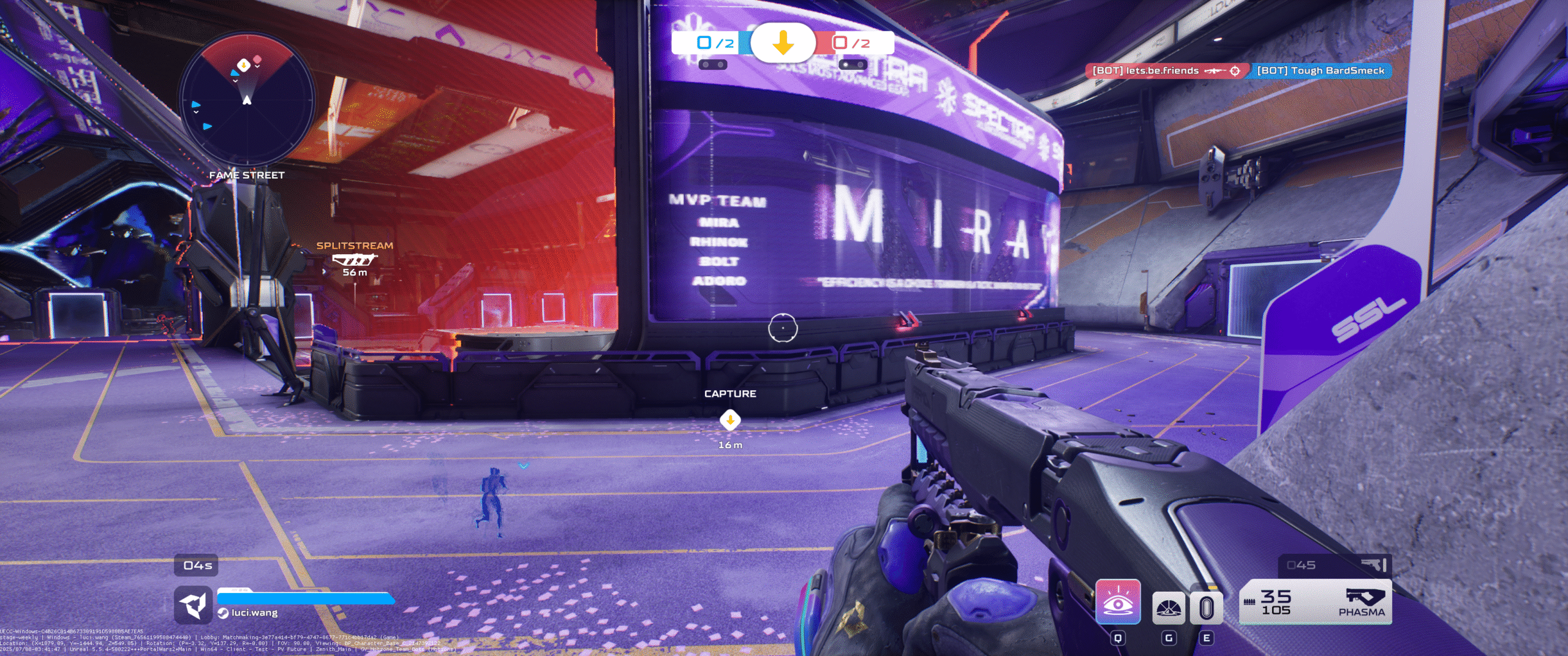Switch to the secondary pistol weapon slot

pos(1335,565)
